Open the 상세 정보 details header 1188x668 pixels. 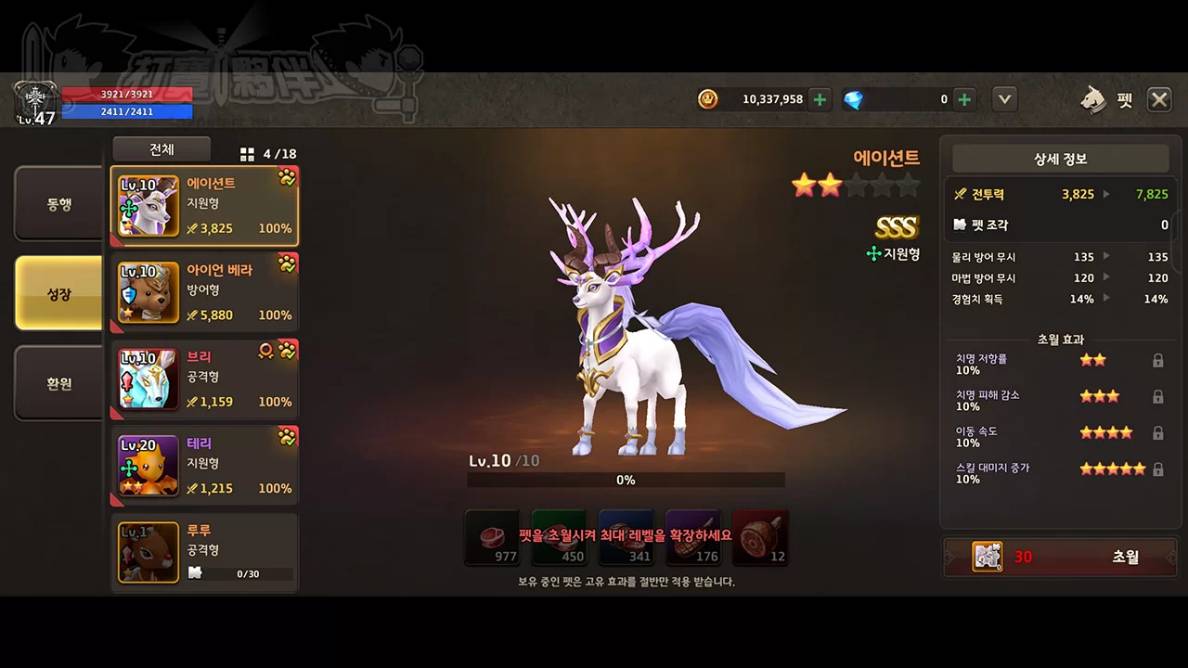[x=1060, y=159]
